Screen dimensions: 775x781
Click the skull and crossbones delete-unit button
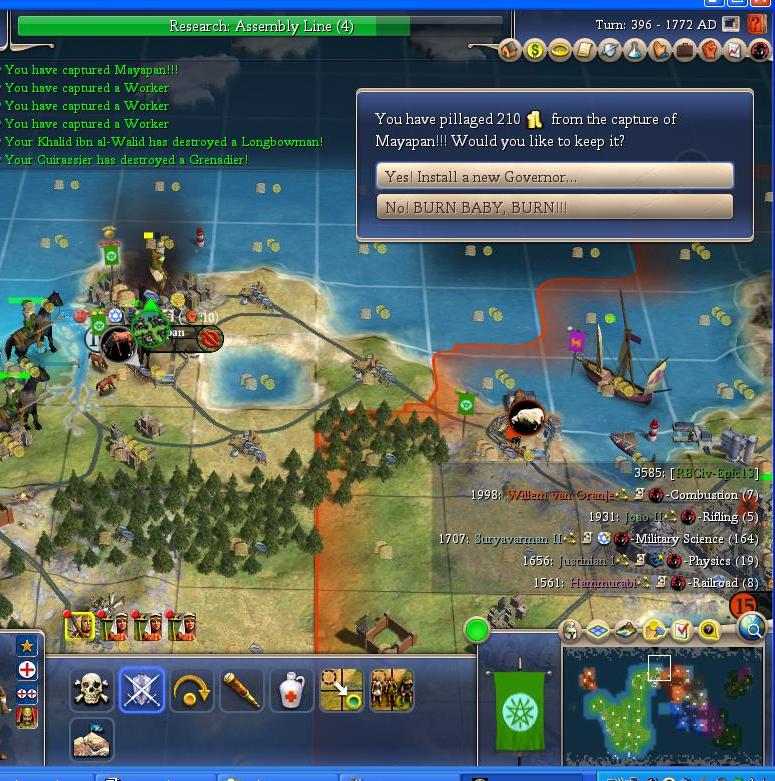[x=91, y=689]
